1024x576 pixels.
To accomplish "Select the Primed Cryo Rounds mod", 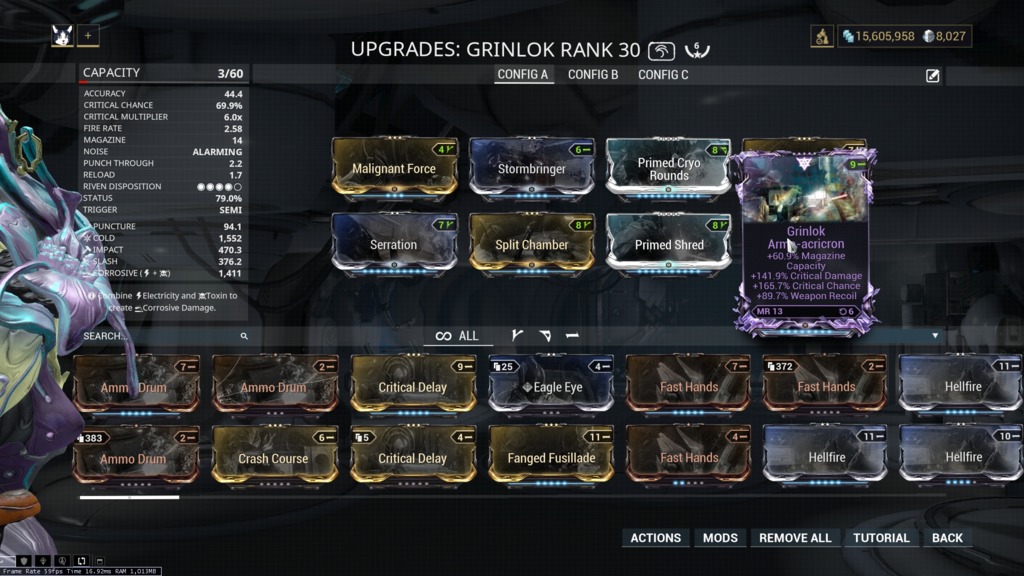I will [x=669, y=169].
